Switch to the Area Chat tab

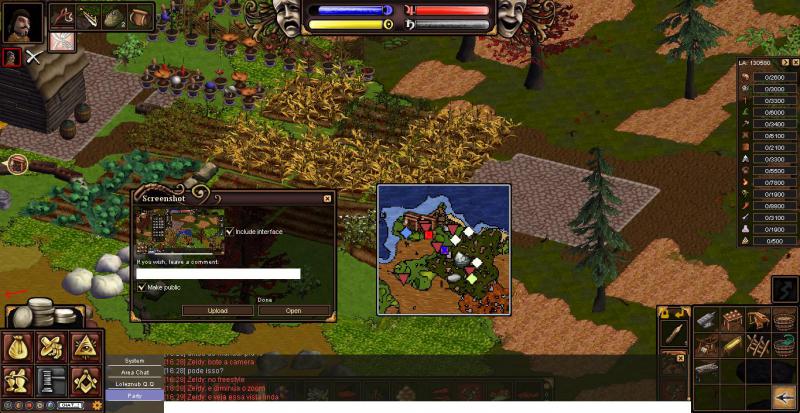click(x=133, y=372)
